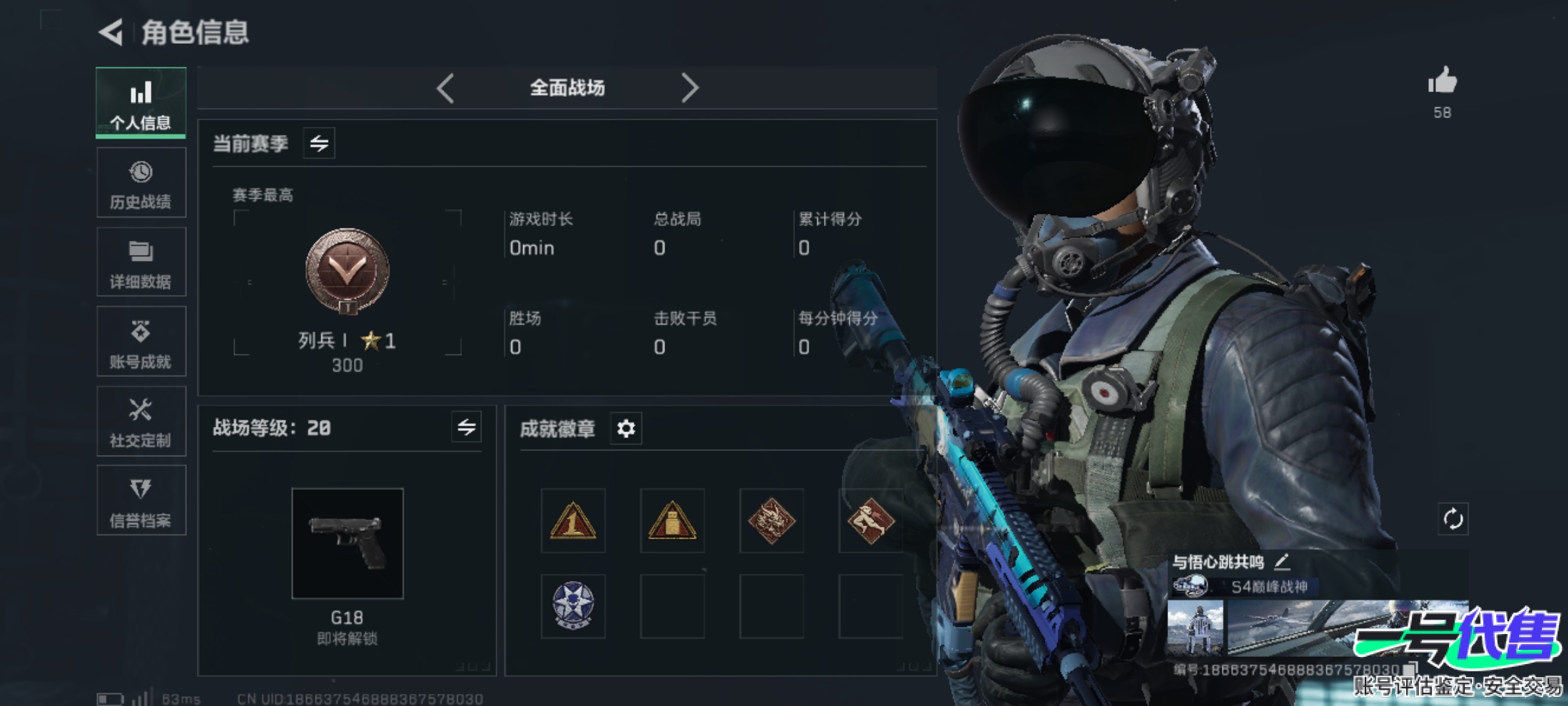Open the 信誉档案 tab

(x=141, y=501)
